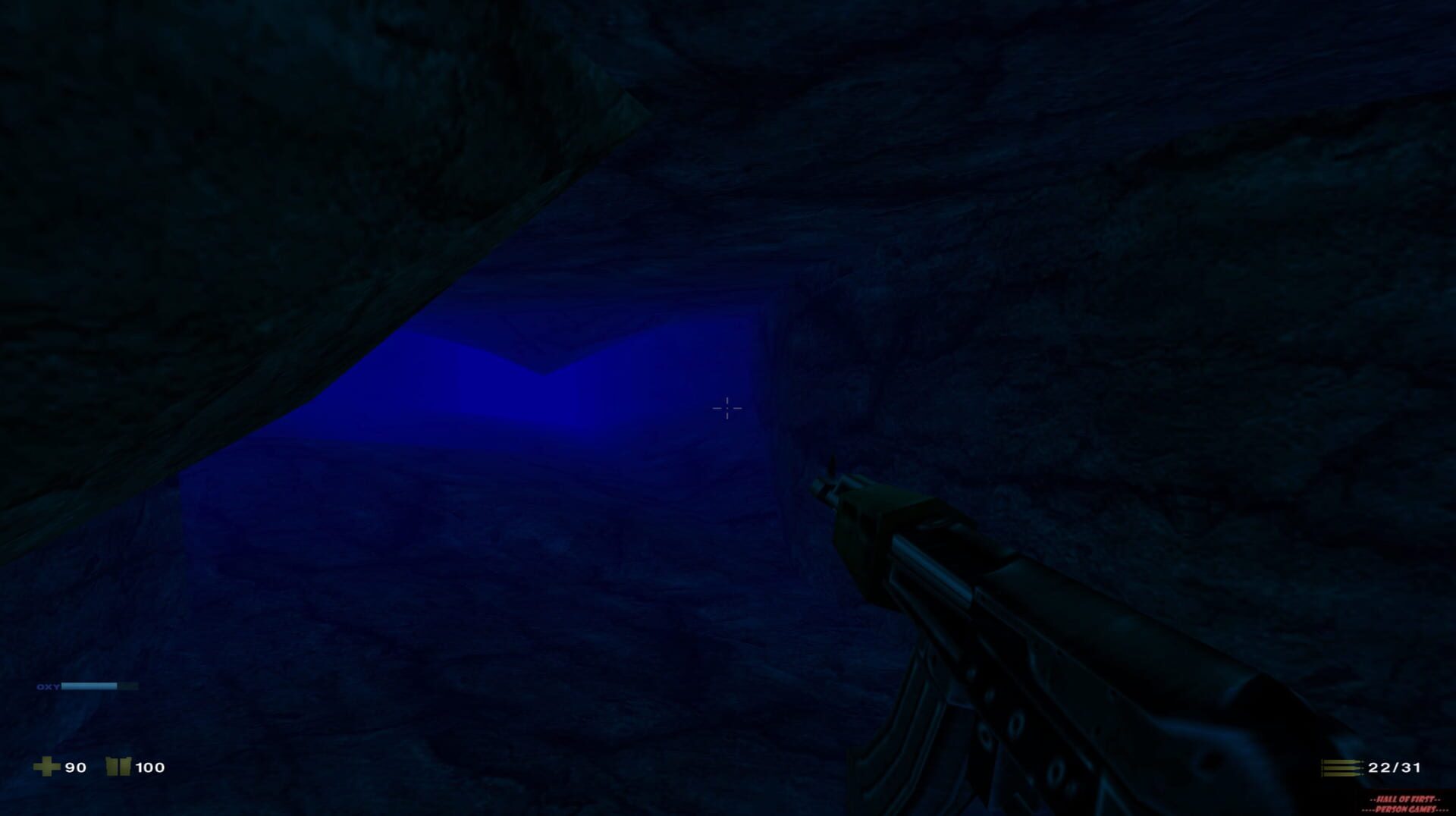
Task: Click the armor value 100
Action: [x=149, y=767]
